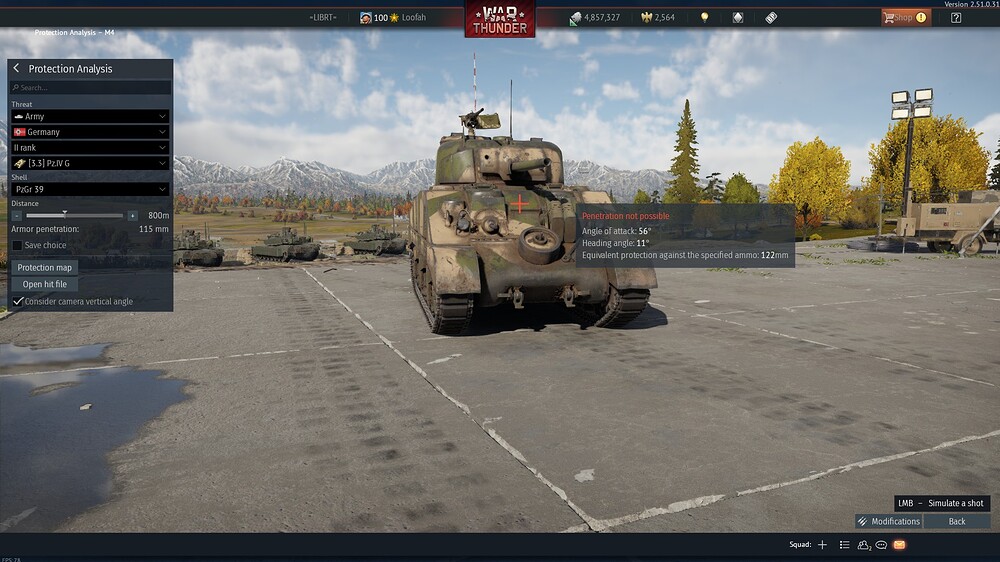The width and height of the screenshot is (1000, 562).
Task: Go back using the Protection Analysis arrow
Action: point(17,68)
